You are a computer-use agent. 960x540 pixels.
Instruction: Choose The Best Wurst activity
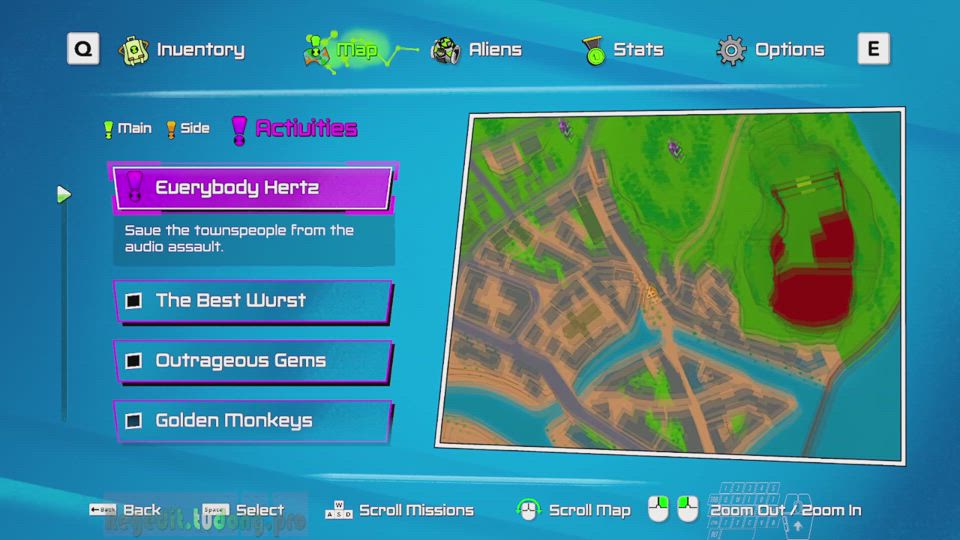(x=252, y=301)
